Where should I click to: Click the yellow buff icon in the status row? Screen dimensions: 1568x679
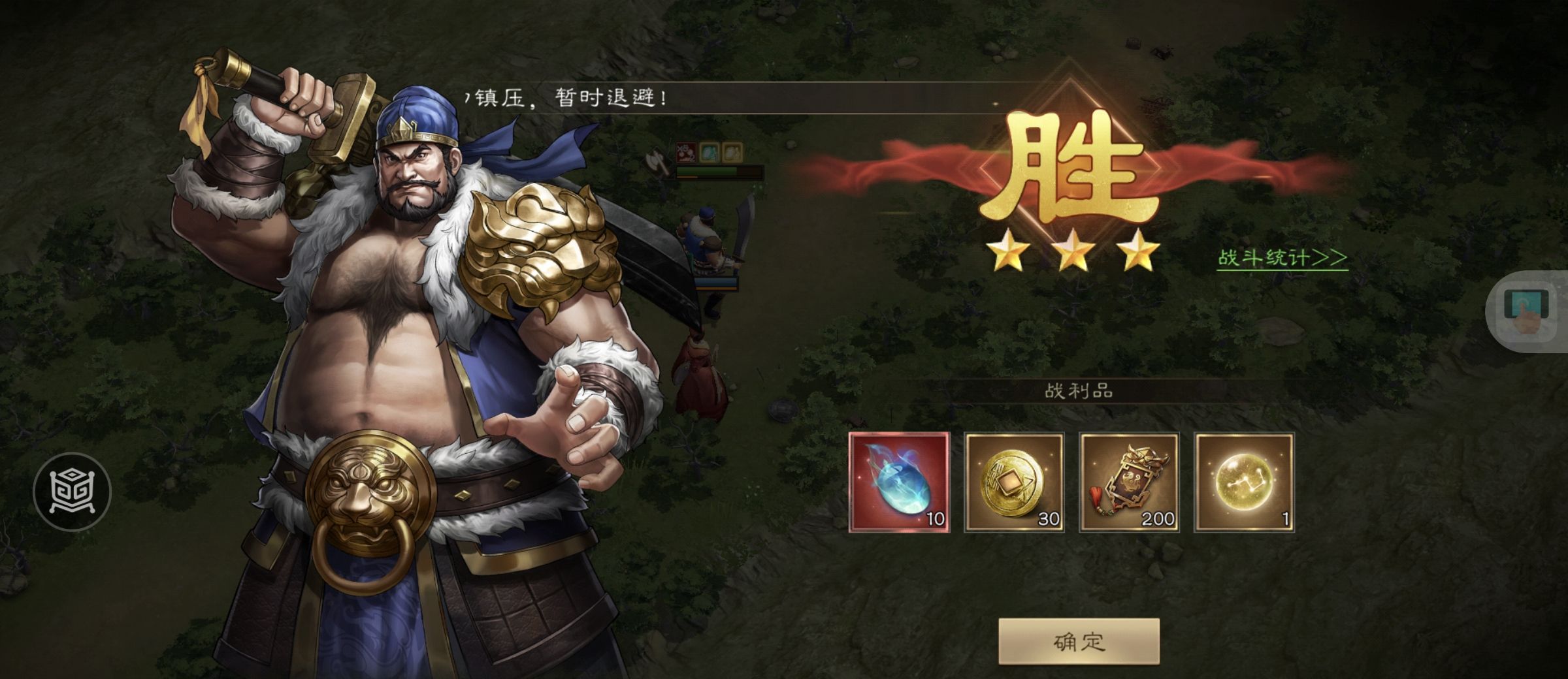click(733, 151)
